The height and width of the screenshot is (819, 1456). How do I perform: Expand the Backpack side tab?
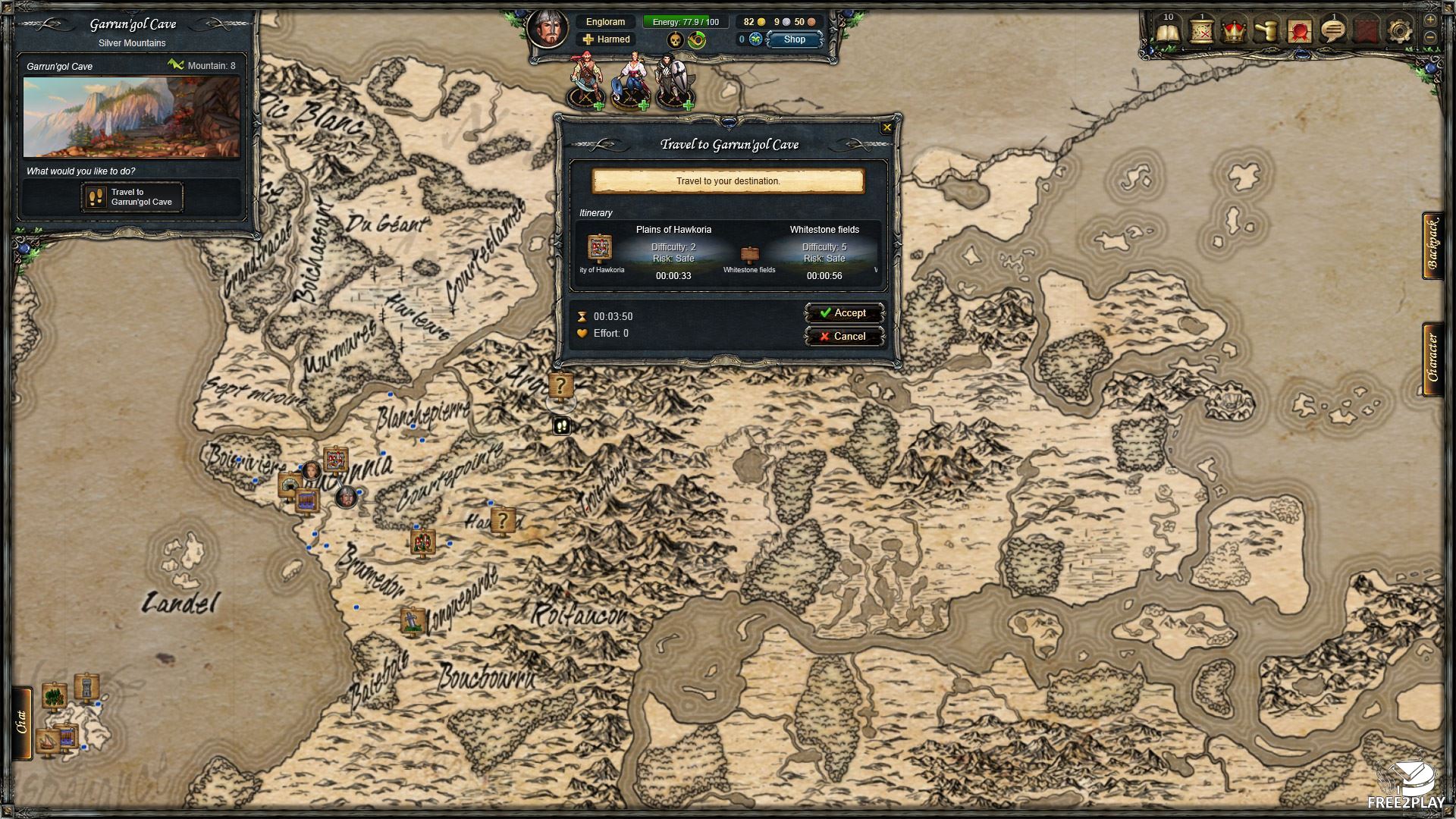[1432, 246]
